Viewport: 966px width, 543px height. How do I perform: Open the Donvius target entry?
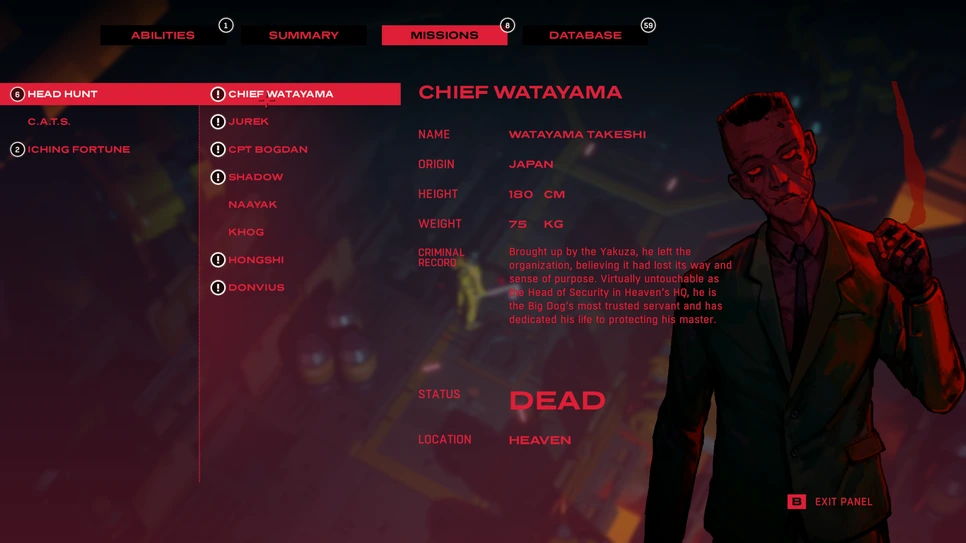pyautogui.click(x=256, y=287)
